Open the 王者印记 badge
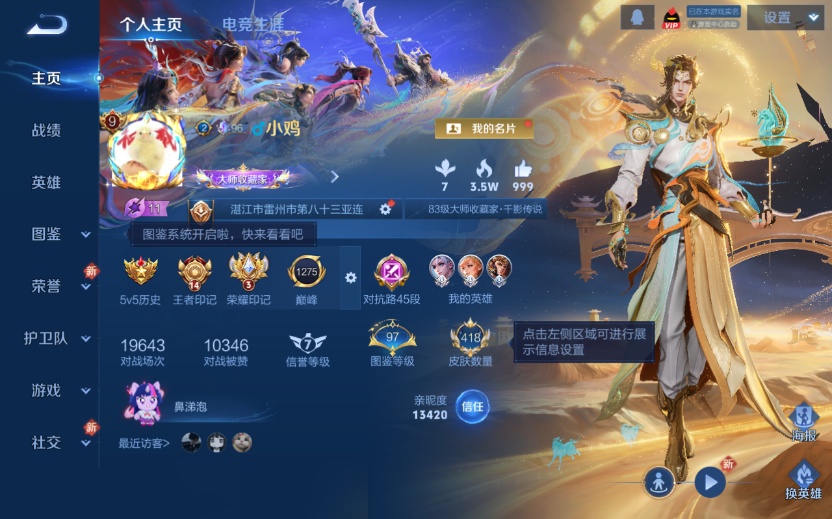This screenshot has width=832, height=519. pos(195,276)
